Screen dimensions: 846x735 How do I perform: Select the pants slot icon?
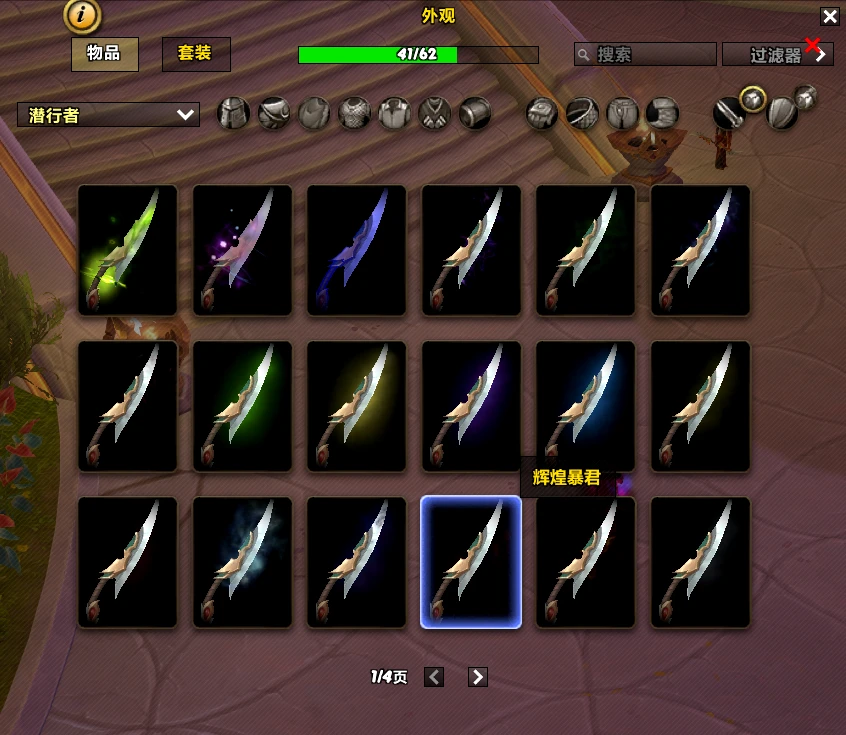click(622, 113)
